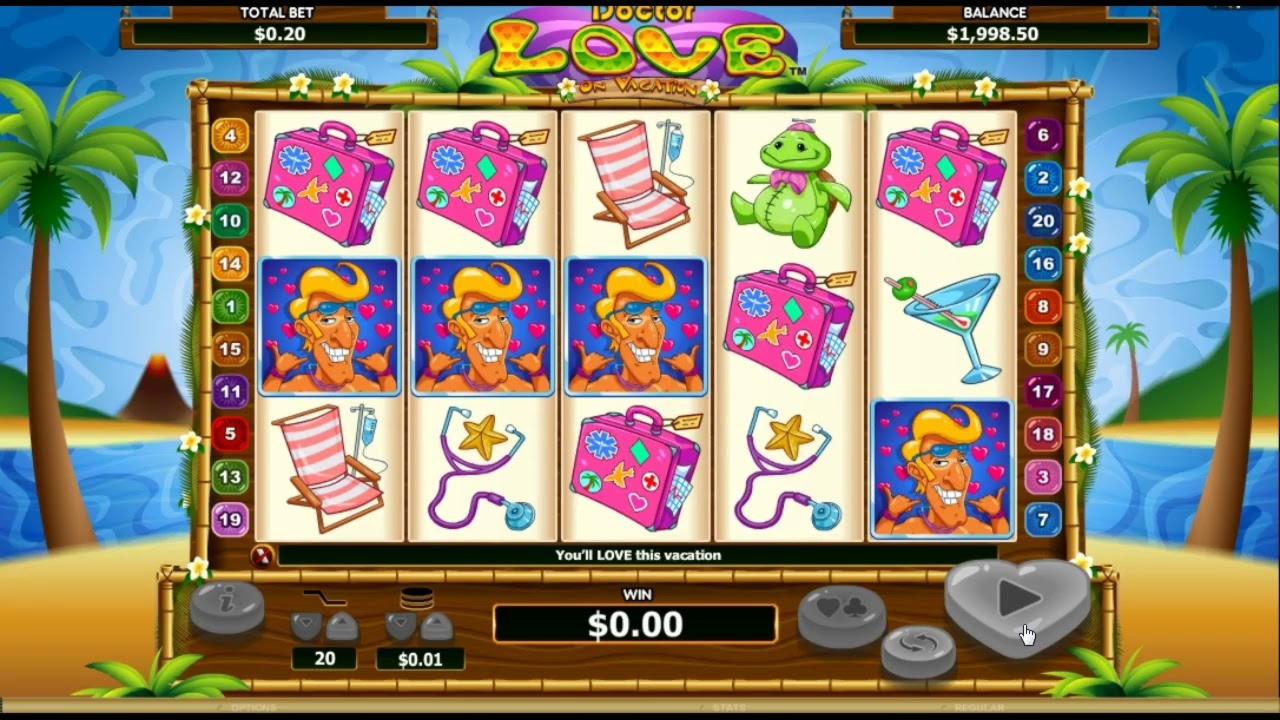Highlight payline 20 marker
1280x720 pixels.
1043,221
